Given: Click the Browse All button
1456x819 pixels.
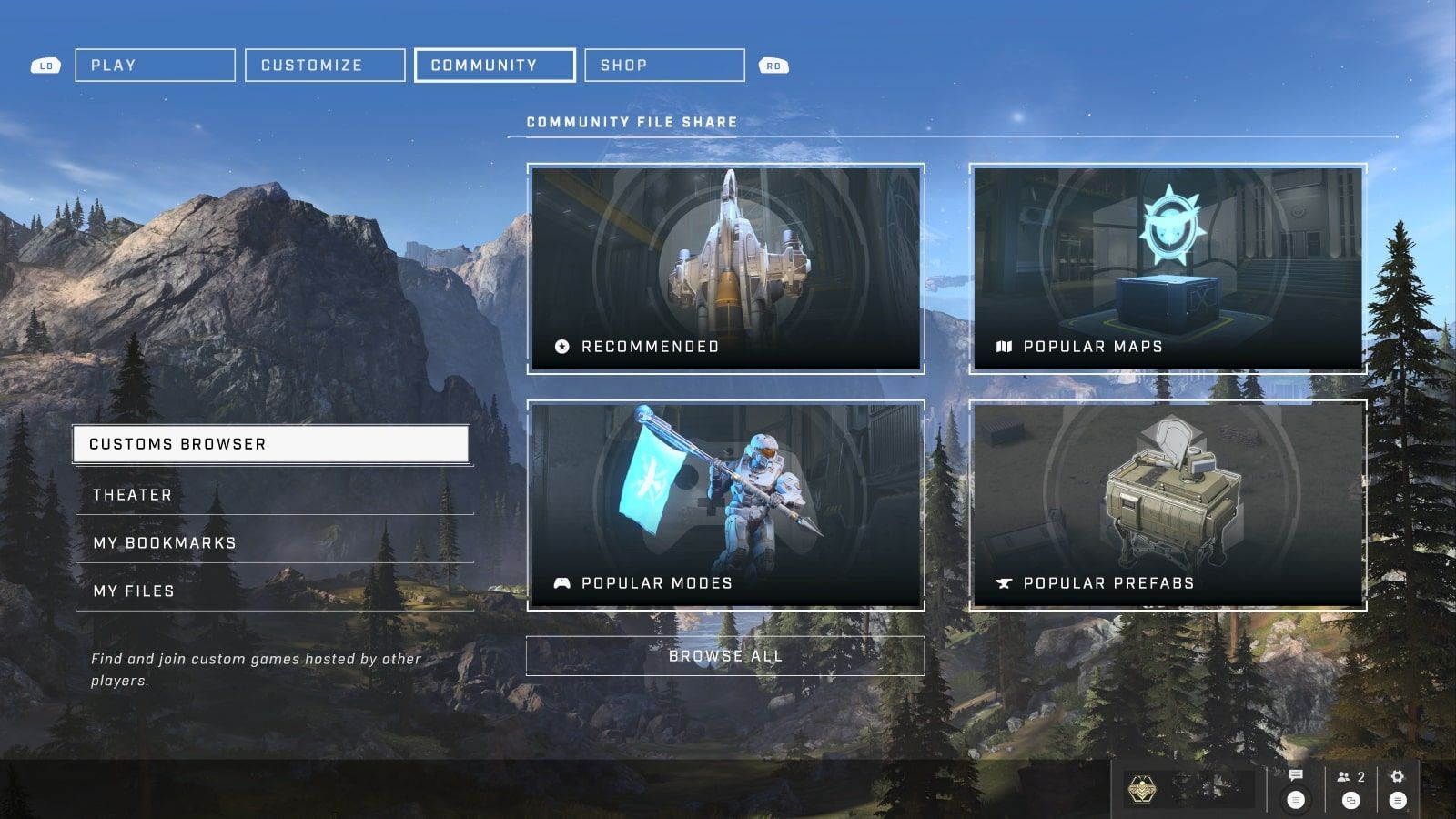Looking at the screenshot, I should (x=725, y=656).
